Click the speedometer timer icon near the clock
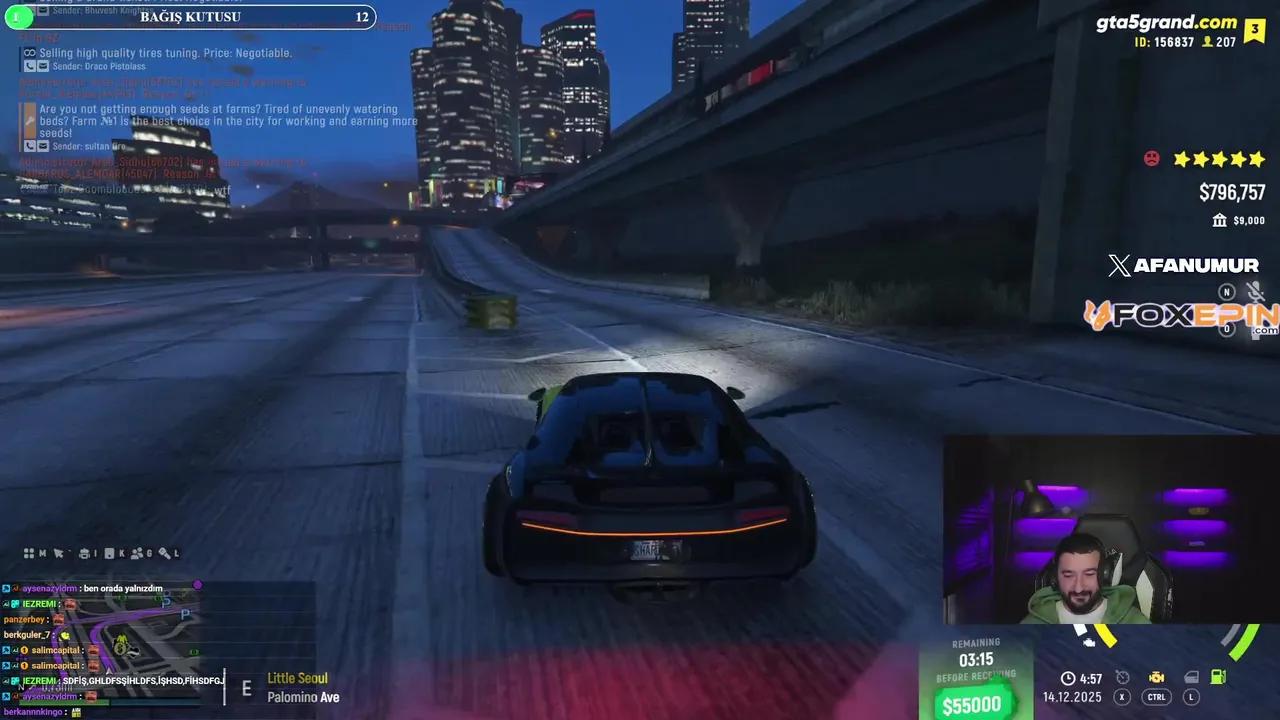 click(x=1122, y=678)
